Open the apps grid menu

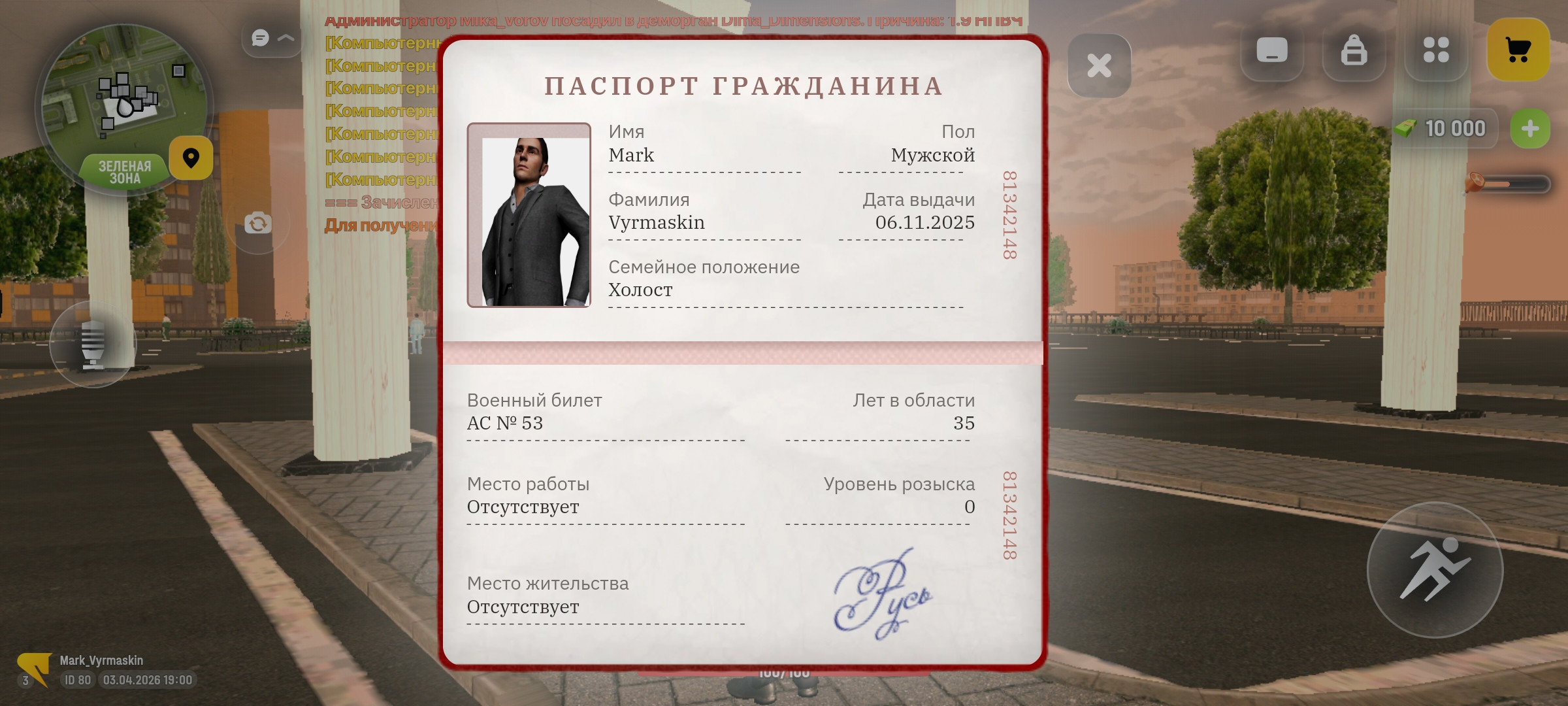1437,49
